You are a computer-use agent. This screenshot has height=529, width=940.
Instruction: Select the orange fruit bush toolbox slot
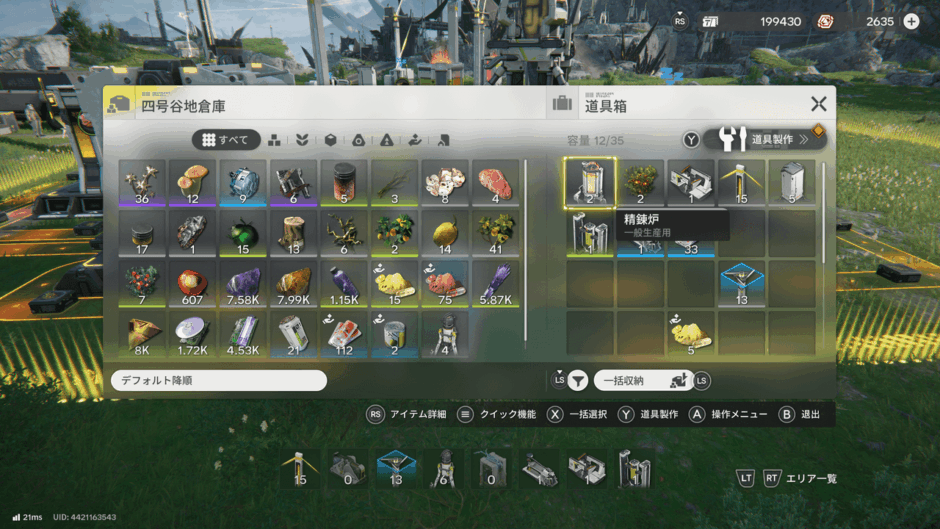(x=641, y=183)
